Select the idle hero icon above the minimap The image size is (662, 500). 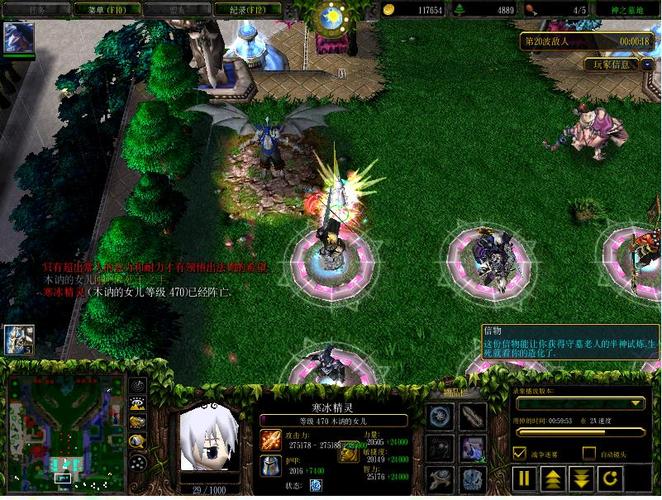coord(17,339)
